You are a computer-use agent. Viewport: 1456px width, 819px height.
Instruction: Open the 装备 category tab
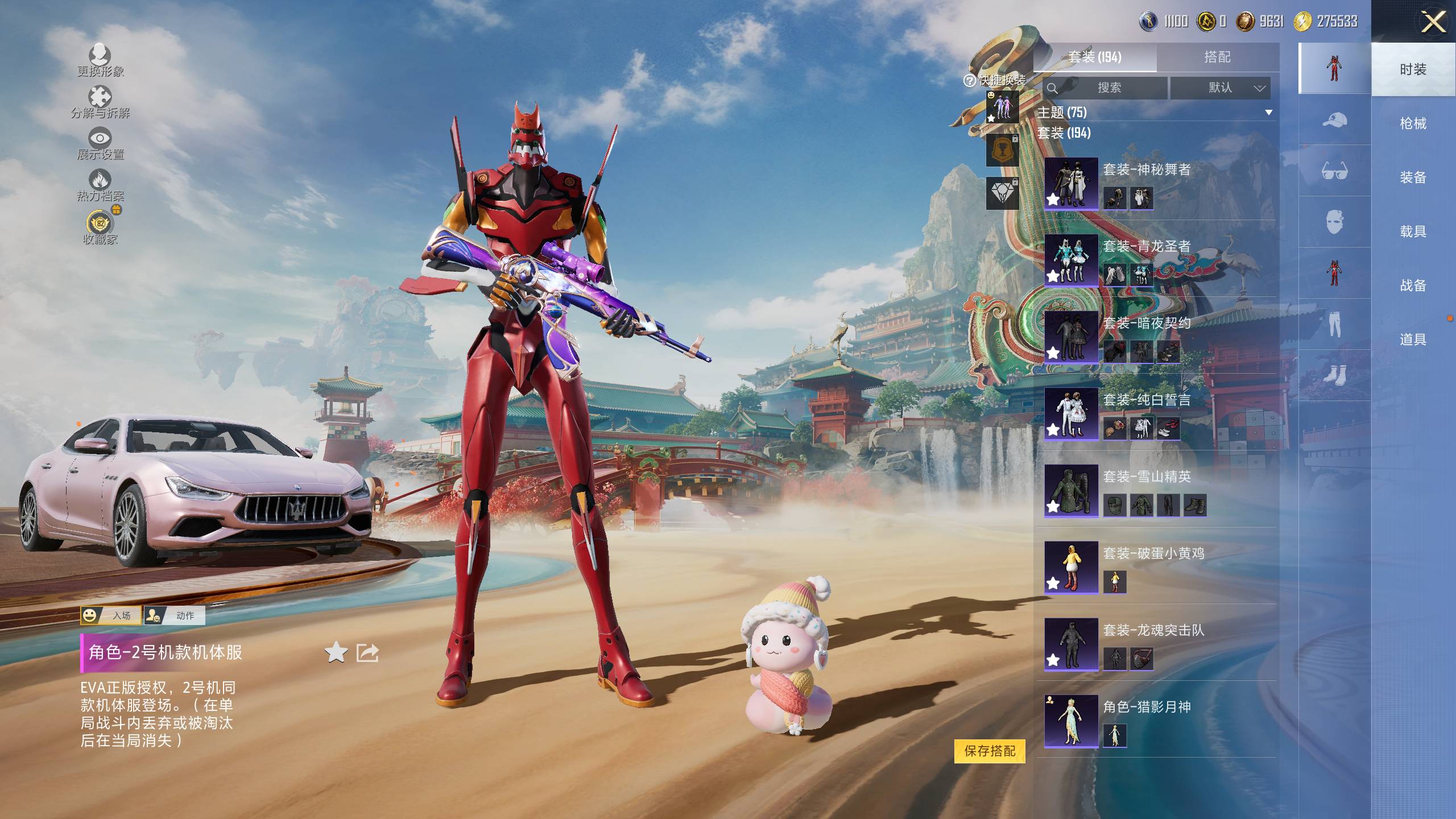pos(1413,177)
